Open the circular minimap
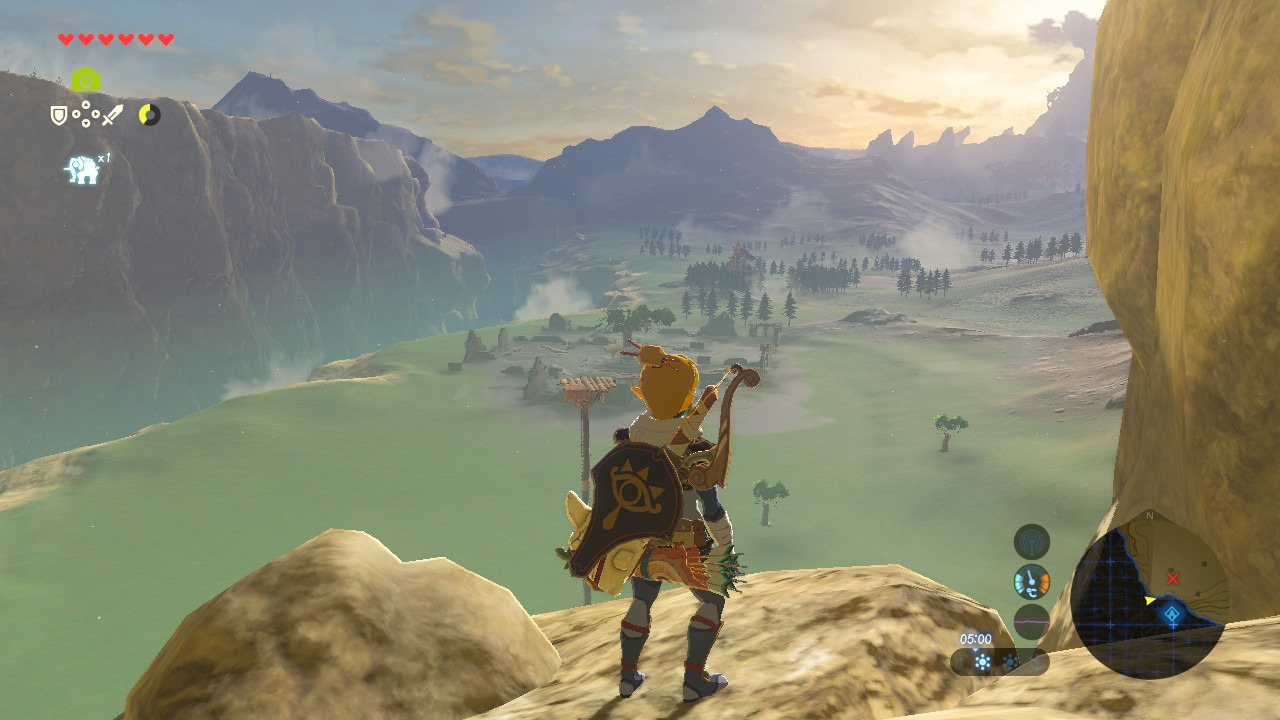 (1149, 597)
